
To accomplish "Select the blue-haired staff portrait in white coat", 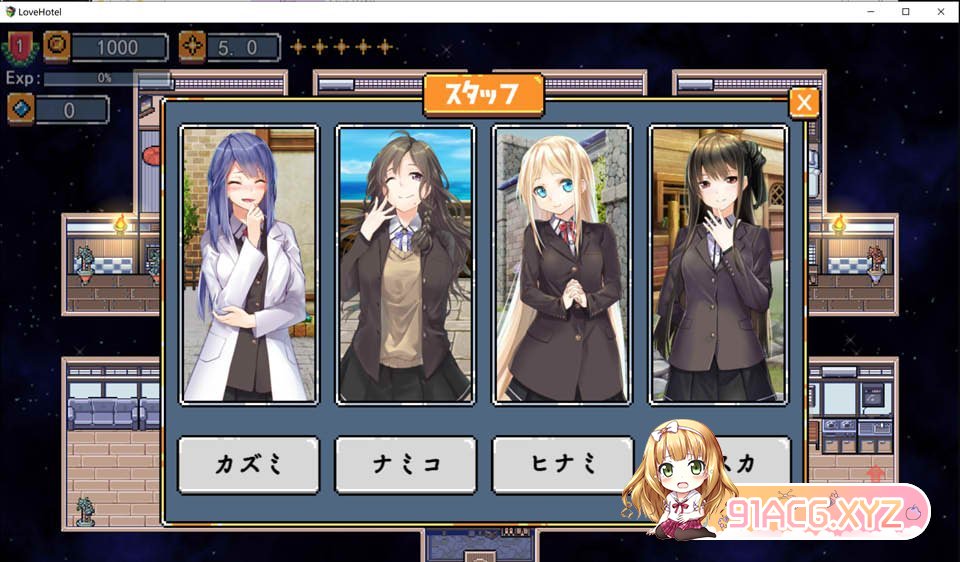I will pos(249,264).
